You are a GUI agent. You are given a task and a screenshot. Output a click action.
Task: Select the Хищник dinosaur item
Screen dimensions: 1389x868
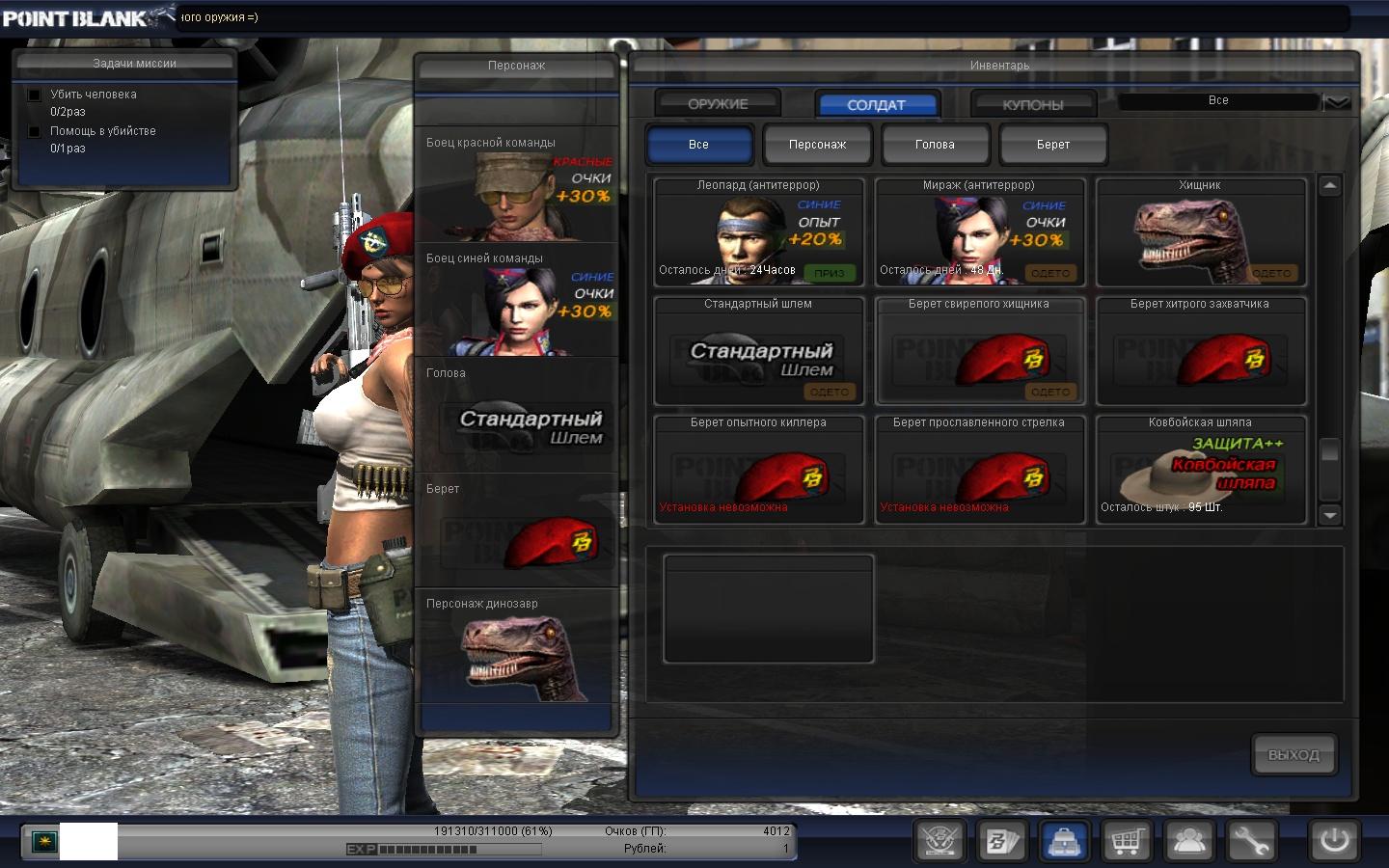[x=1200, y=232]
